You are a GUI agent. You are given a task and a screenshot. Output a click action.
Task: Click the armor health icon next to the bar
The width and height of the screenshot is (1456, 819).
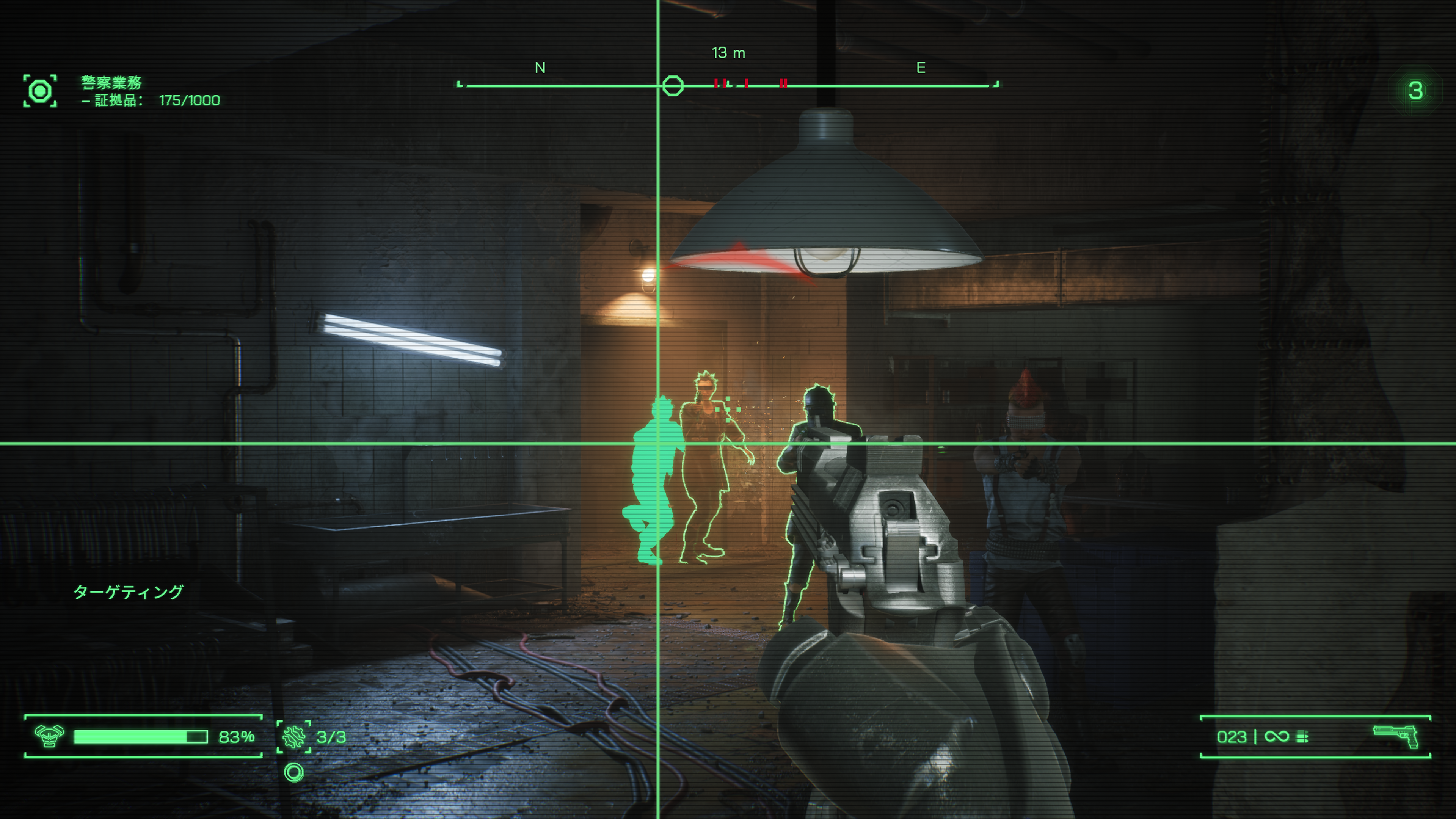[x=49, y=736]
